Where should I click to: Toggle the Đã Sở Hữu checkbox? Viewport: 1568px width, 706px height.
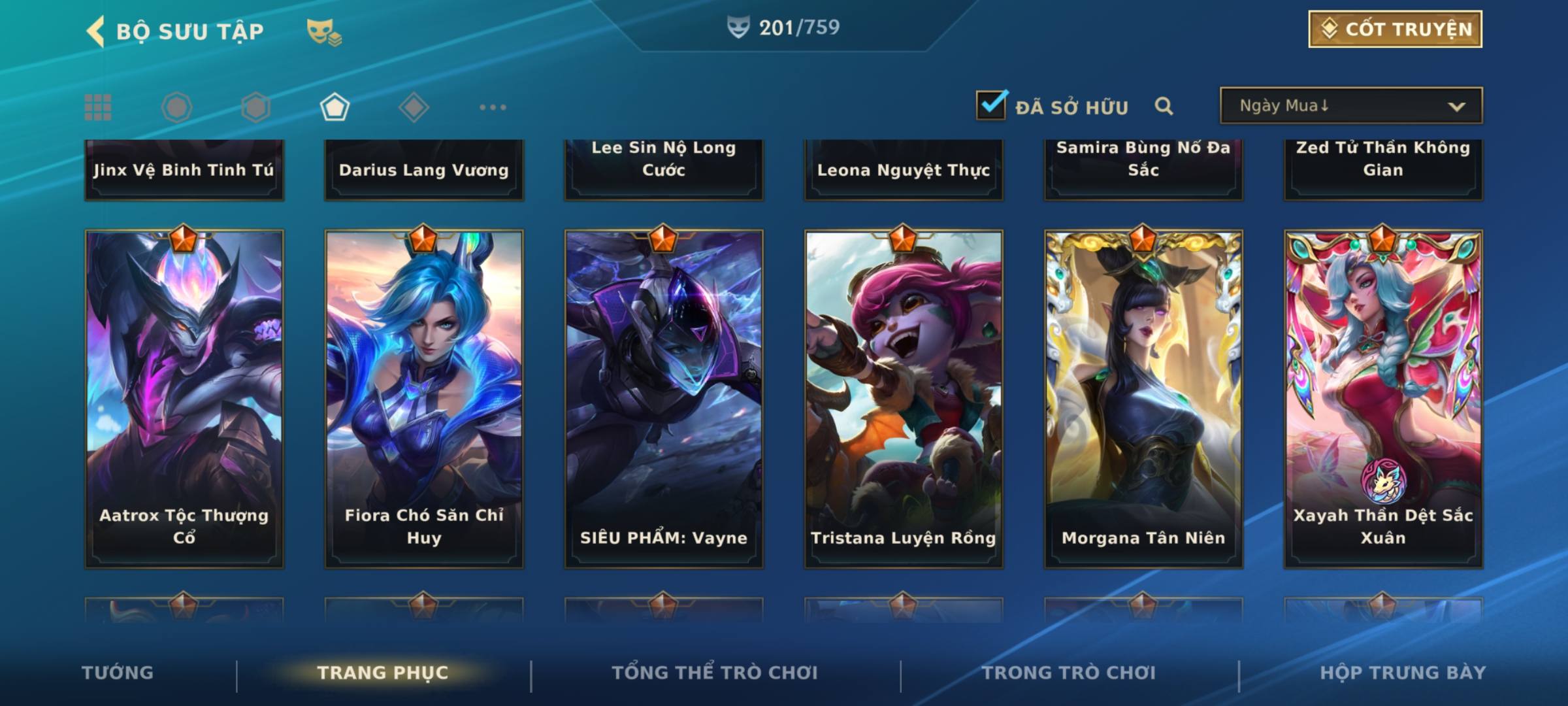pos(991,105)
